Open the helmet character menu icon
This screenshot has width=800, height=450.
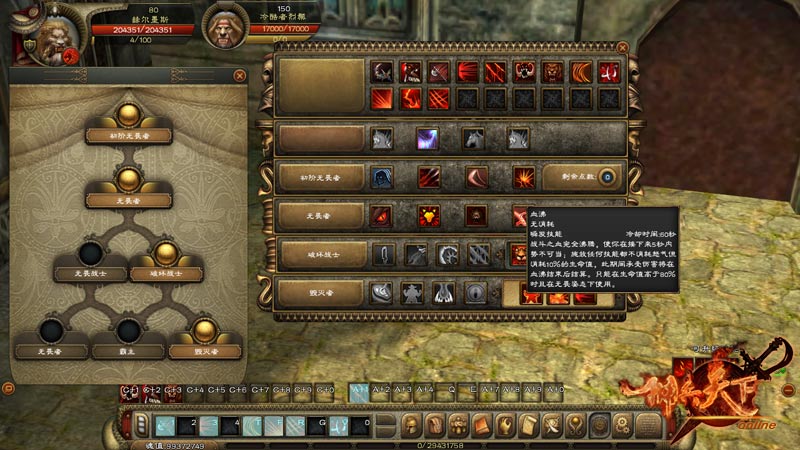pyautogui.click(x=410, y=425)
